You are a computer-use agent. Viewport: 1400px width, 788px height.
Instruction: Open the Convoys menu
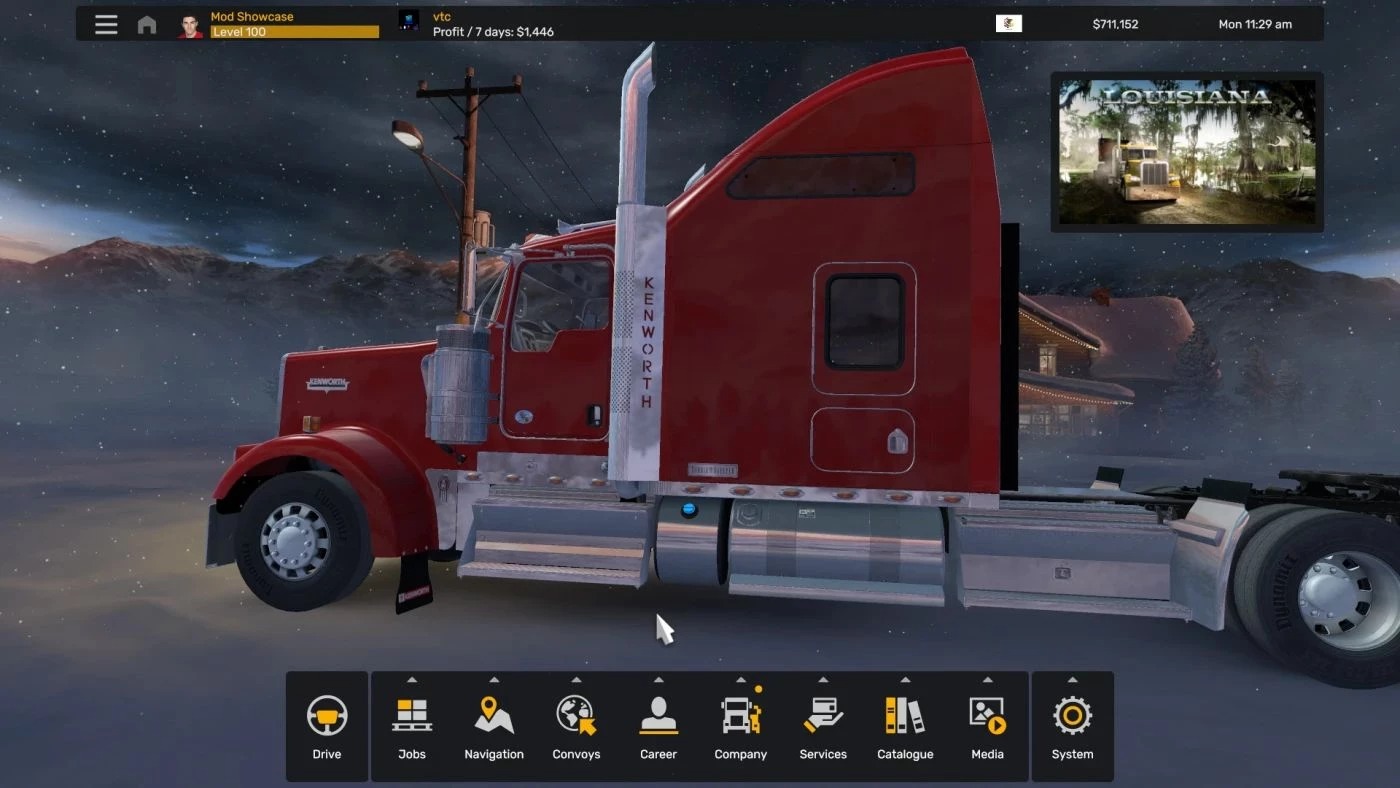576,726
